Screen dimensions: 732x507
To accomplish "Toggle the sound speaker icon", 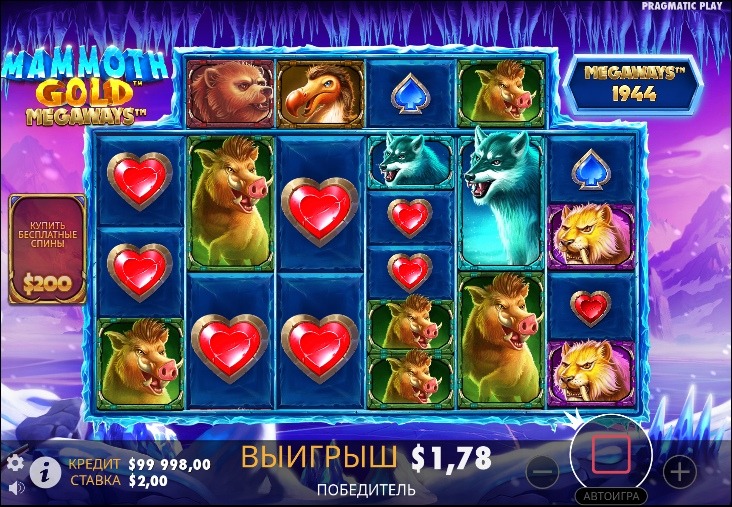I will pyautogui.click(x=15, y=487).
